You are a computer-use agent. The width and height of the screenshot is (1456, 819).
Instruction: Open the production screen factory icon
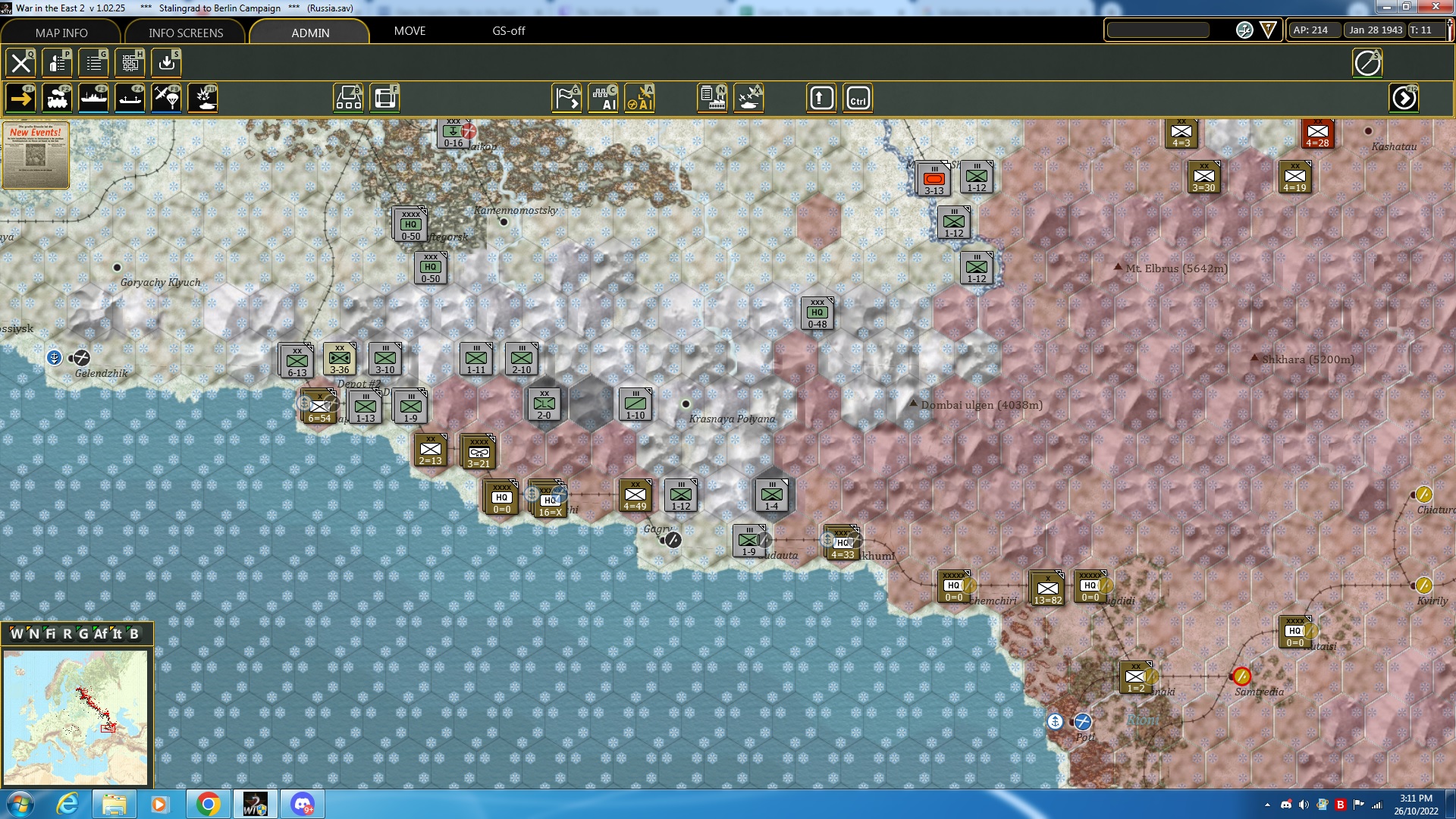(x=712, y=98)
